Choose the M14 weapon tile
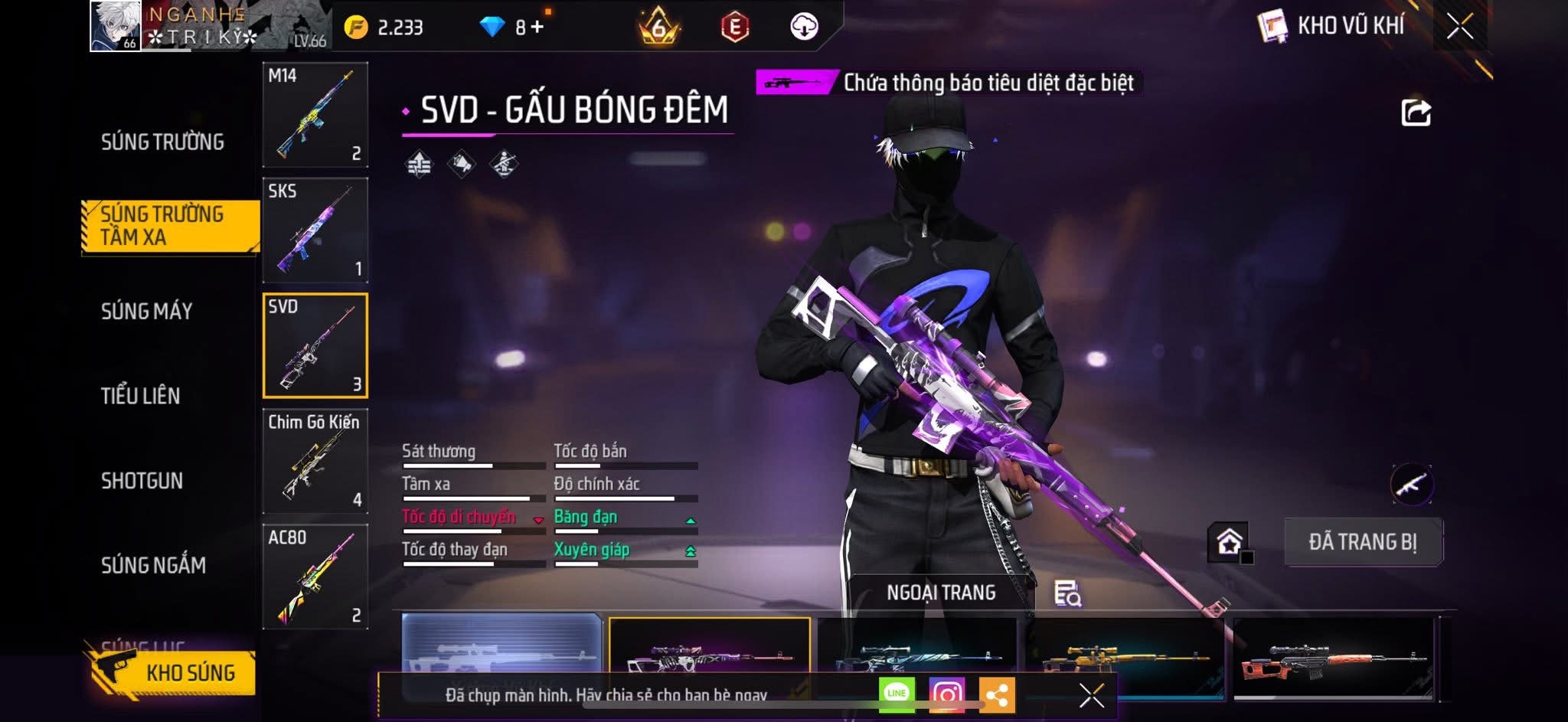Viewport: 1568px width, 722px height. pyautogui.click(x=315, y=115)
